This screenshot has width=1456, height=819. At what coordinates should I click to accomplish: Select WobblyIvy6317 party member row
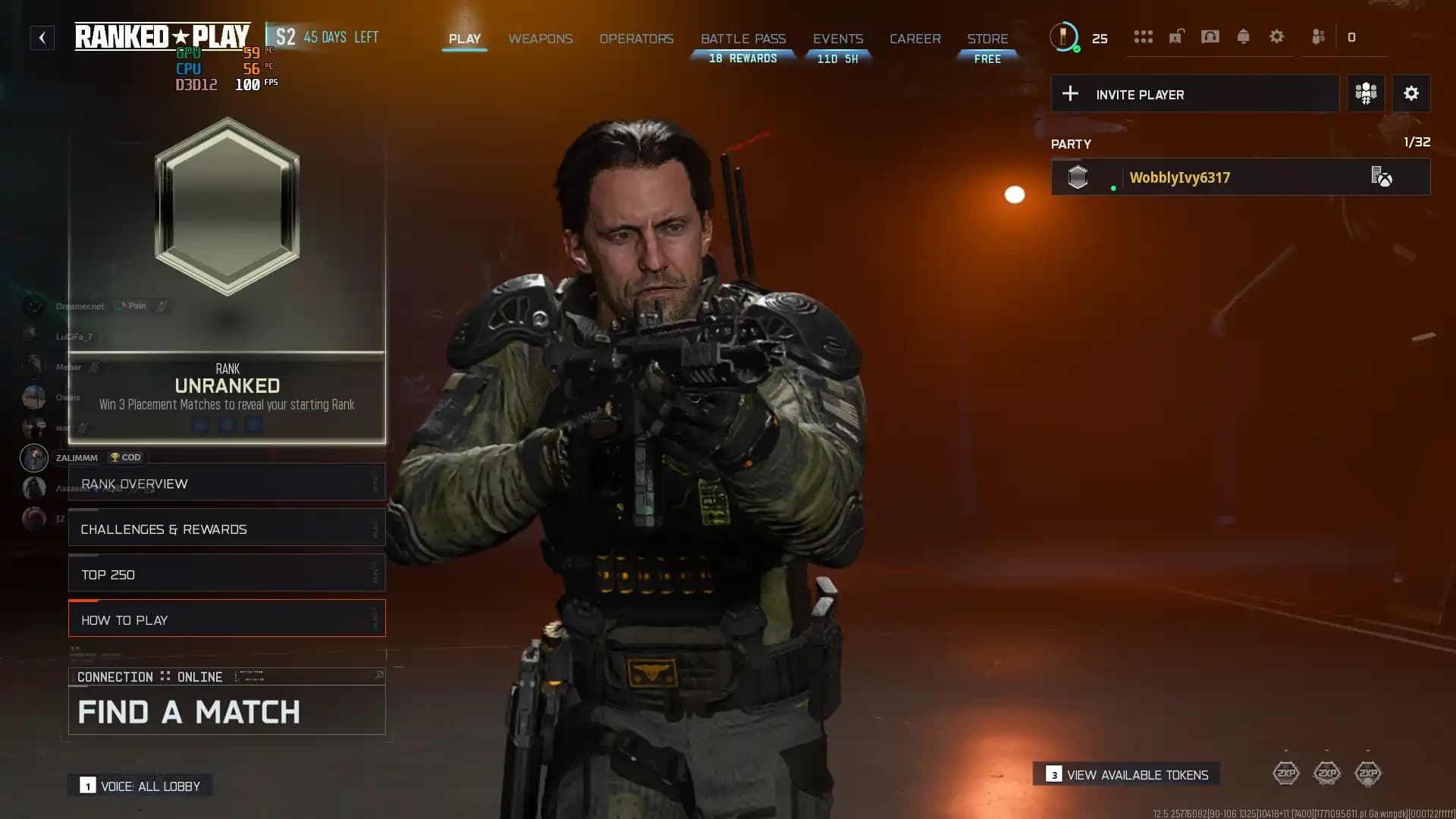point(1240,177)
